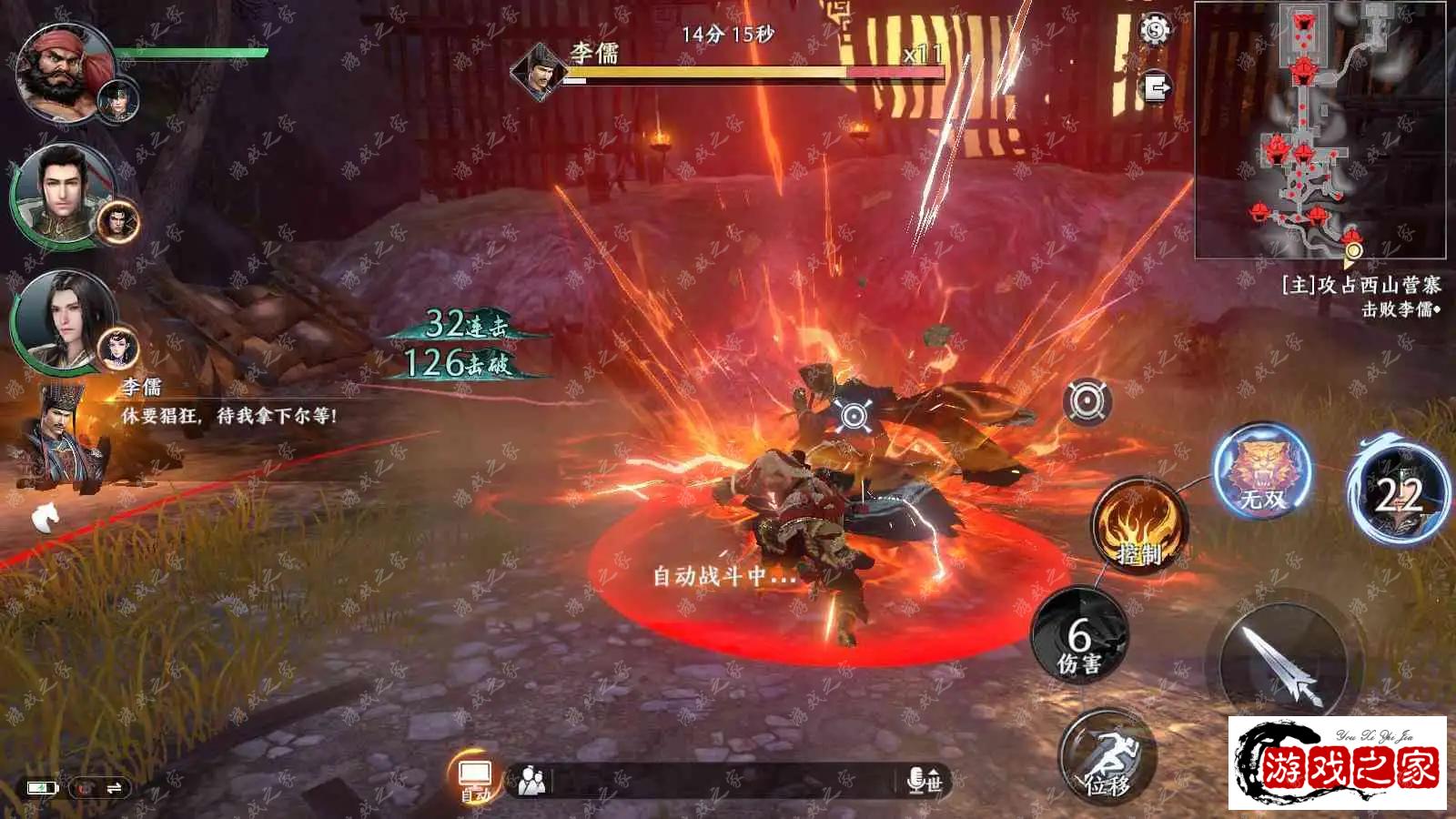Activate the world voice microphone button
This screenshot has width=1456, height=819.
point(925,781)
